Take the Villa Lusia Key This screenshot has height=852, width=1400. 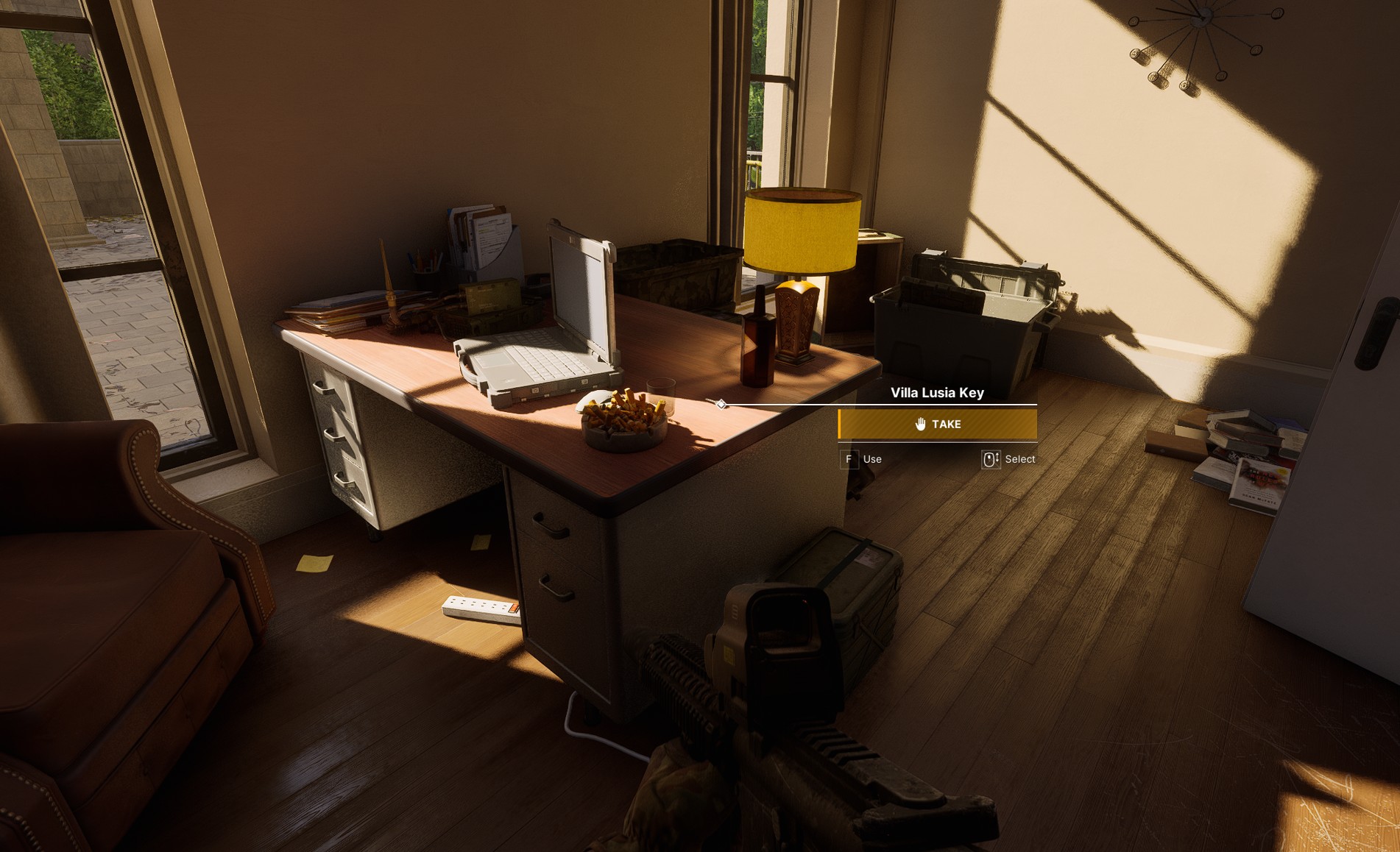click(937, 425)
